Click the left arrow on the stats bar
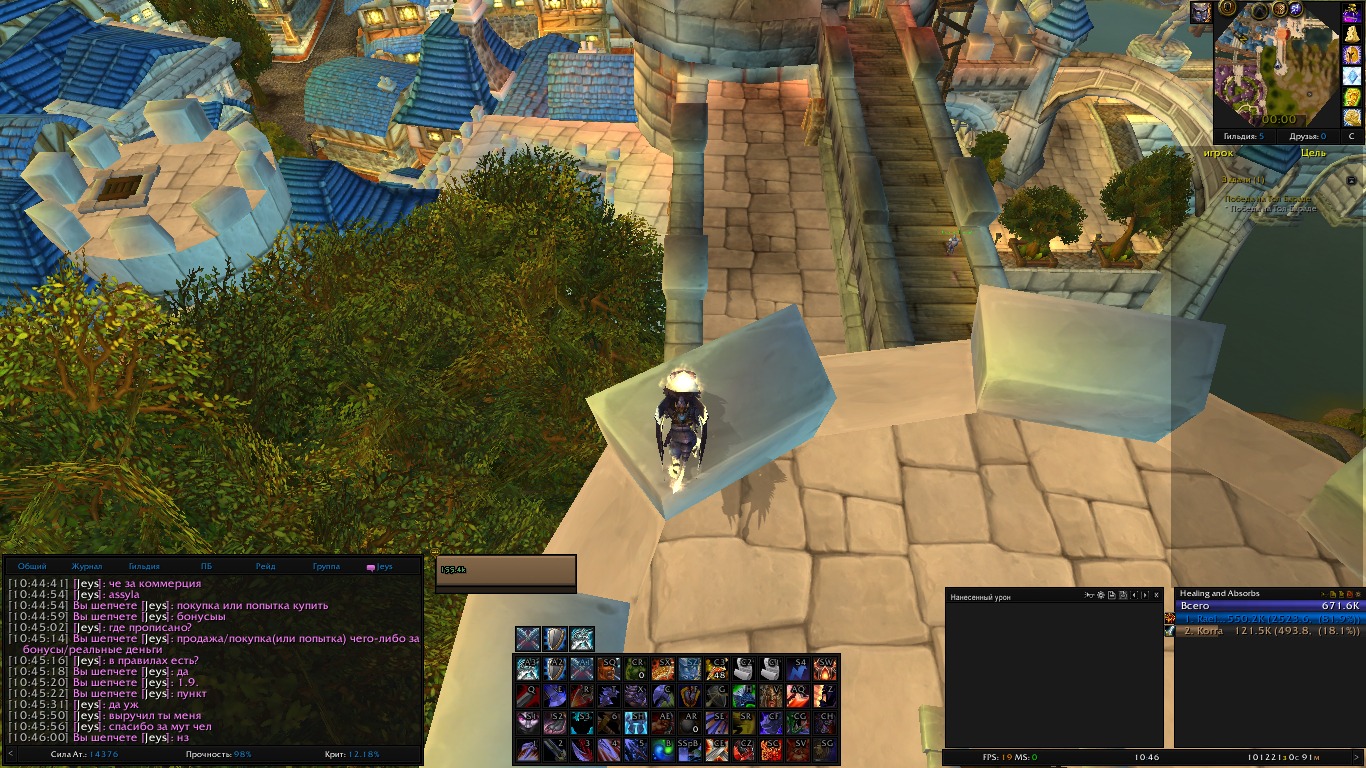 (x=11, y=754)
